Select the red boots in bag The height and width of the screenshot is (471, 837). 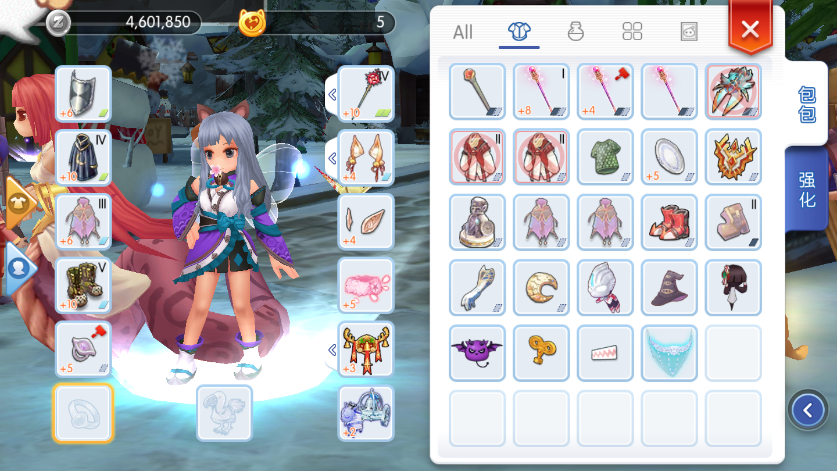(x=669, y=221)
